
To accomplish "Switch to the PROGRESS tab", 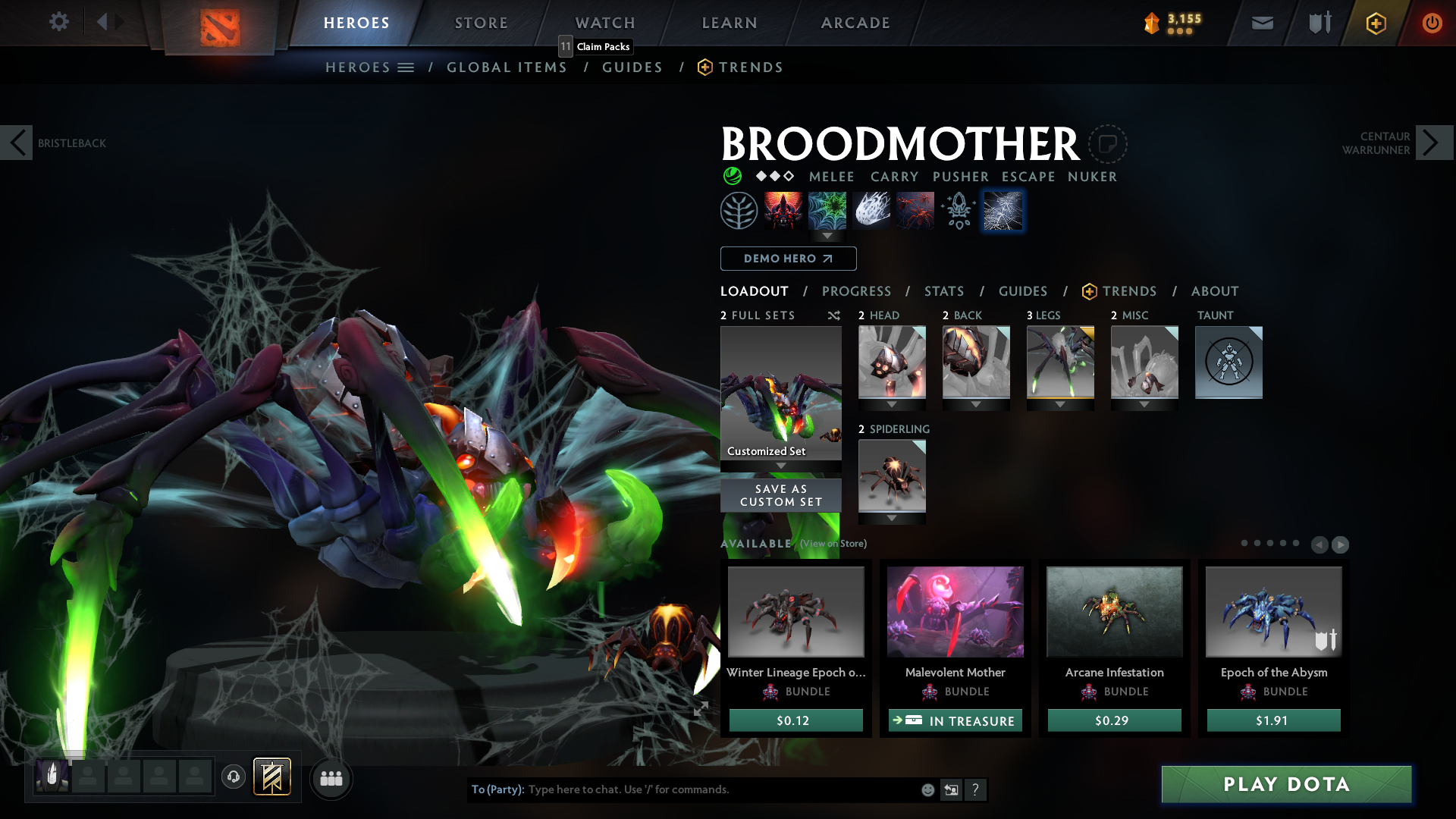I will click(857, 291).
